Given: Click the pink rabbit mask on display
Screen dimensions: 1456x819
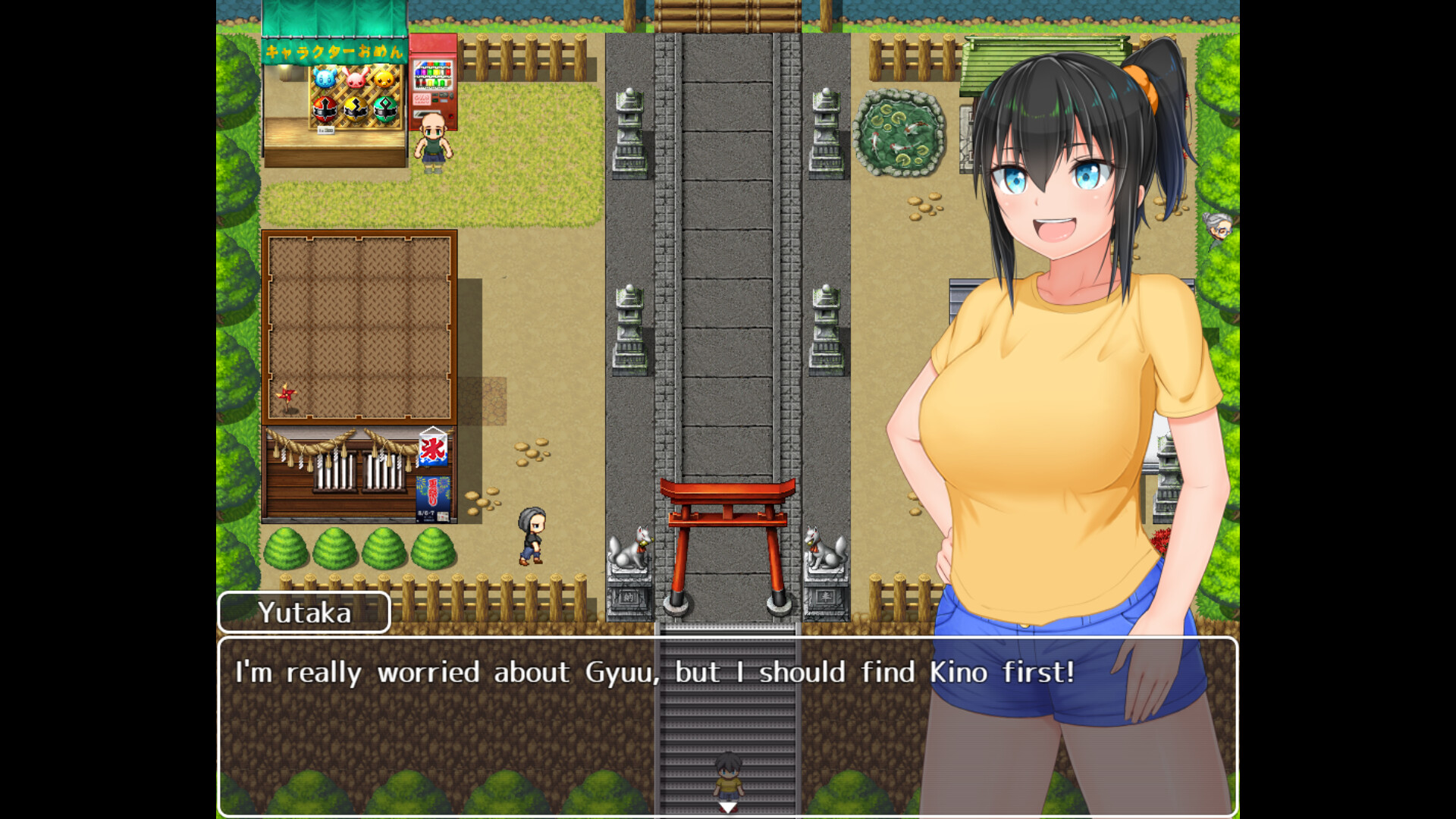Looking at the screenshot, I should point(356,78).
